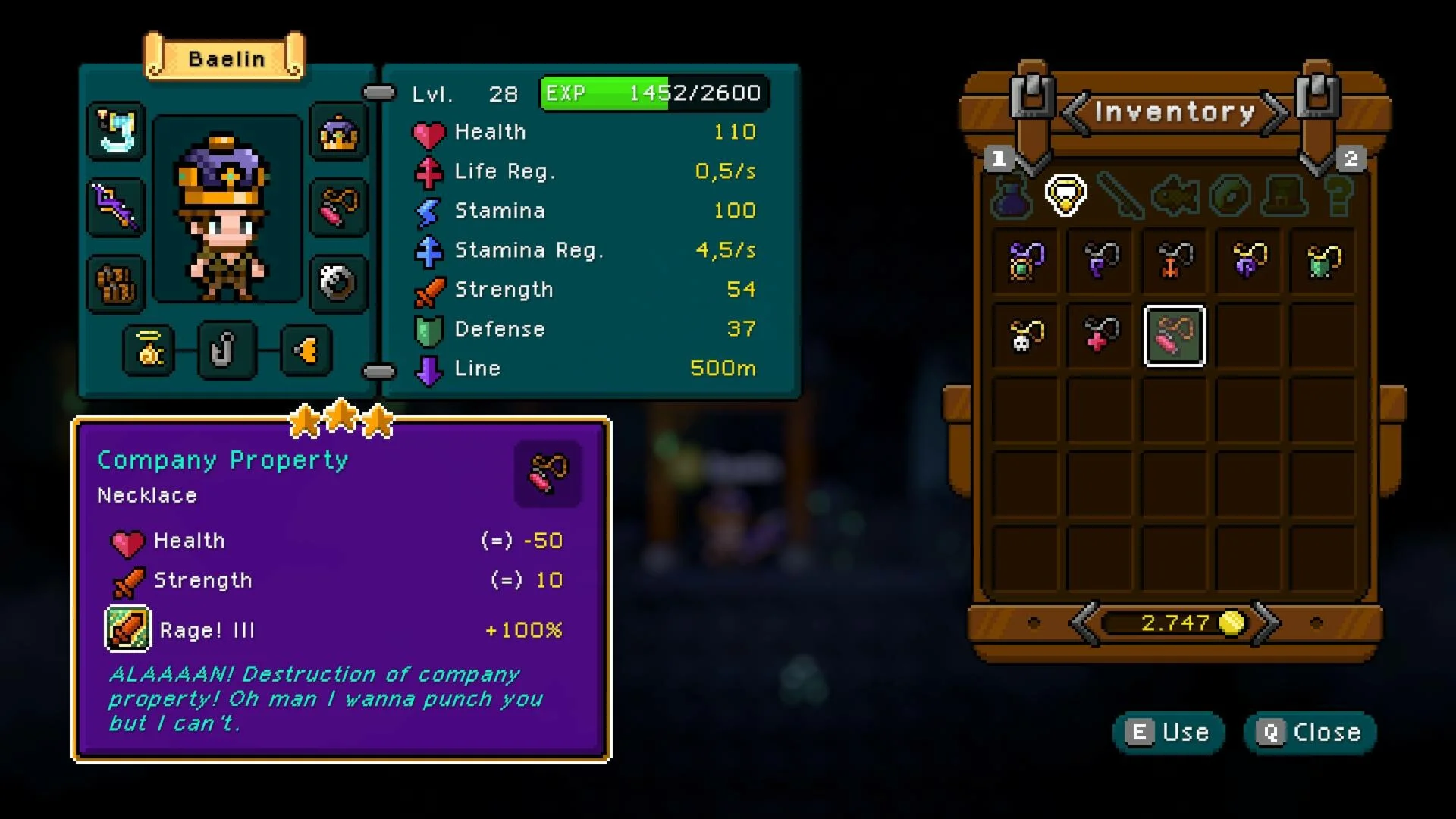The image size is (1456, 819).
Task: Select the equipped fishing hook slot
Action: pos(226,350)
